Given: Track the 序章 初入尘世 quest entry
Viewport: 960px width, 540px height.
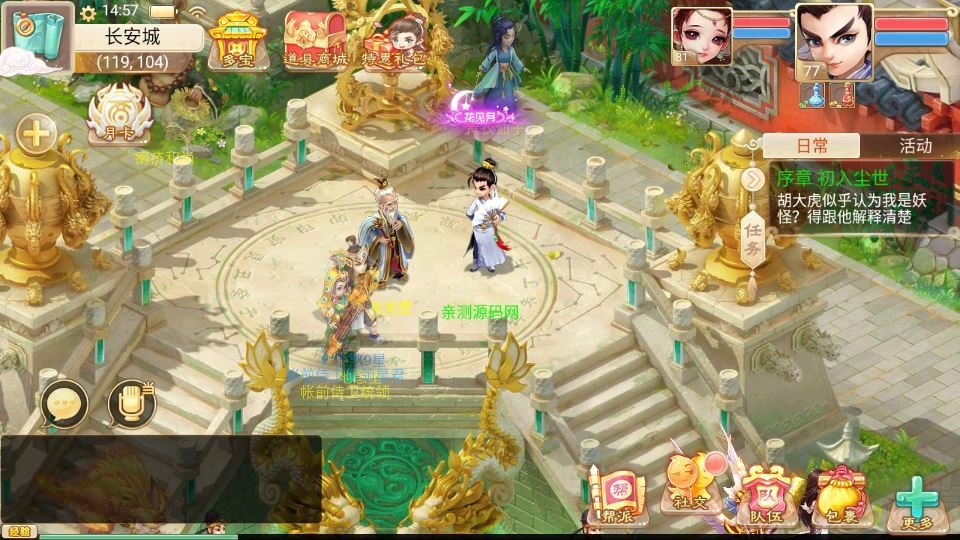Looking at the screenshot, I should (855, 198).
